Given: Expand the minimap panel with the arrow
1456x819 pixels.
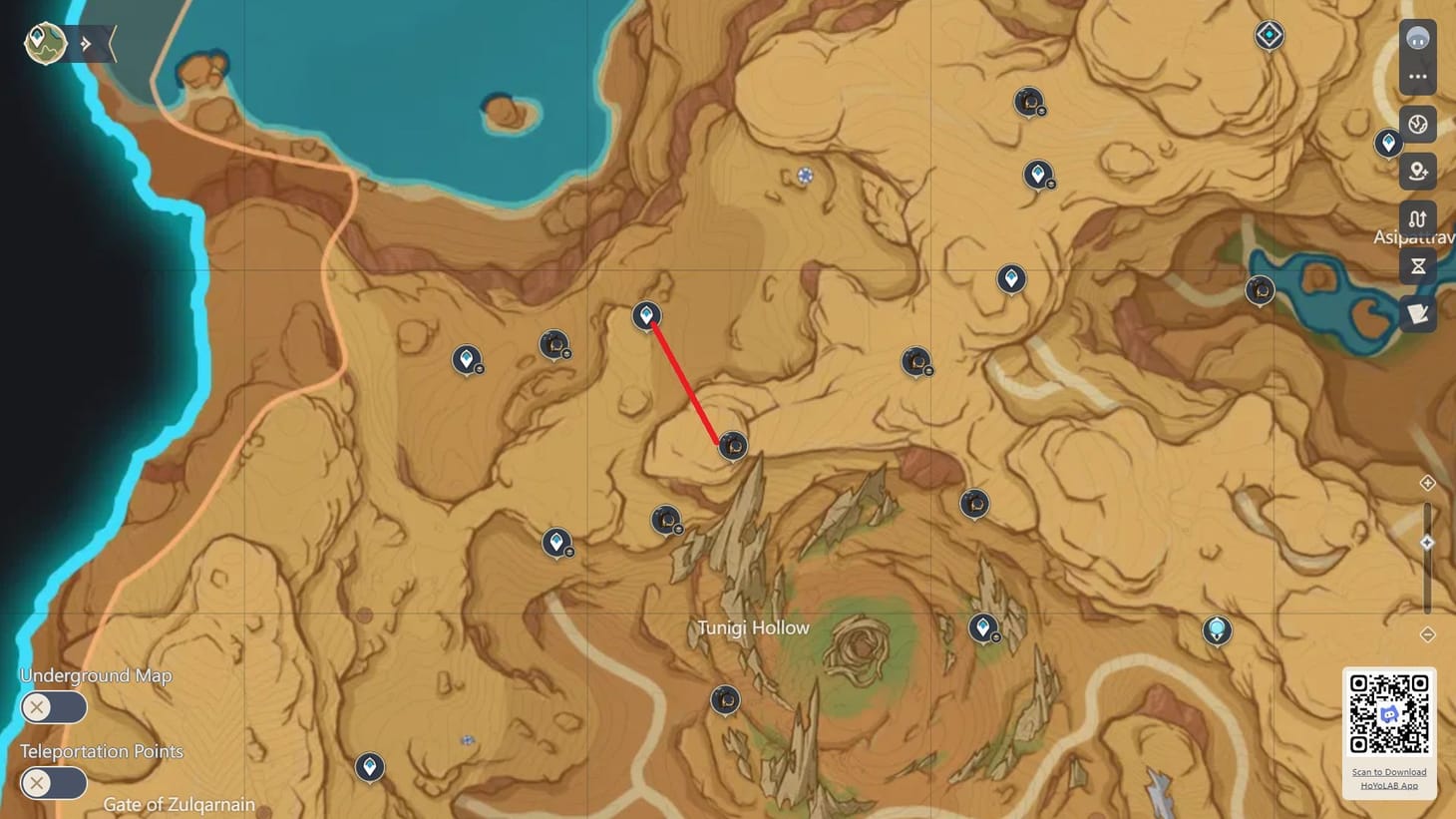Looking at the screenshot, I should (88, 42).
